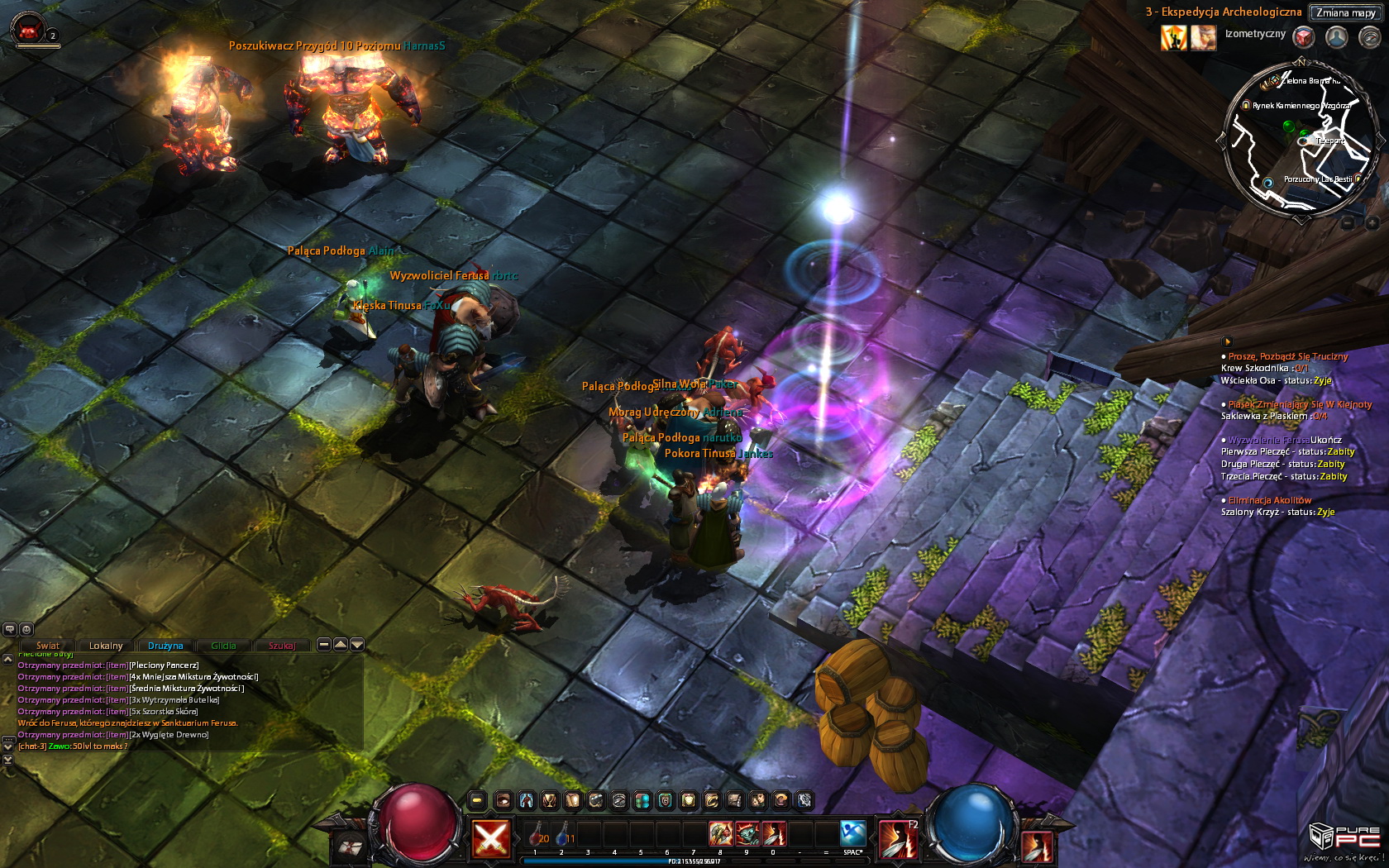The image size is (1389, 868).
Task: Use the blue mana potion slot
Action: pos(564,835)
